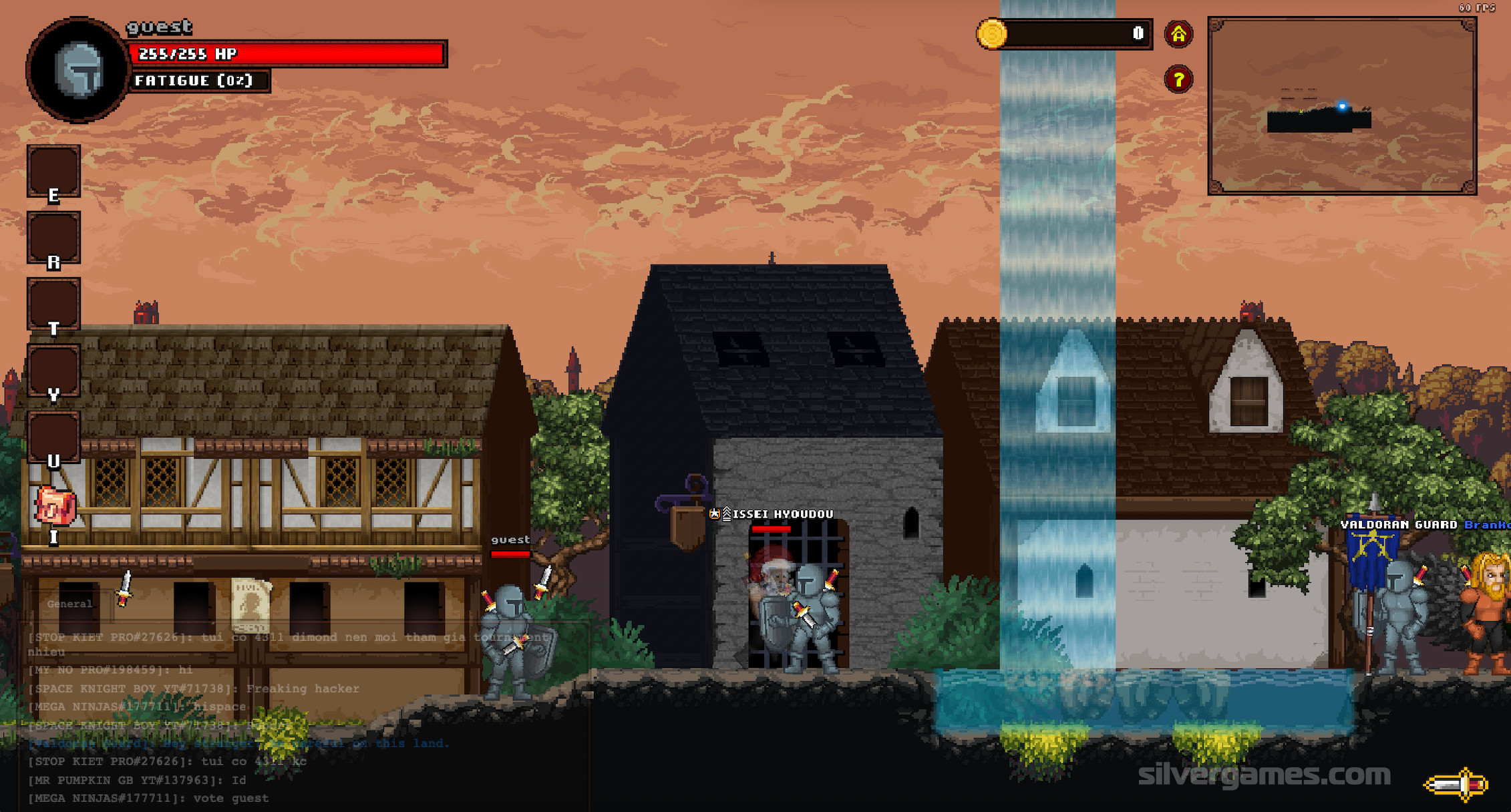
Task: Click the yellow home button
Action: [1178, 34]
